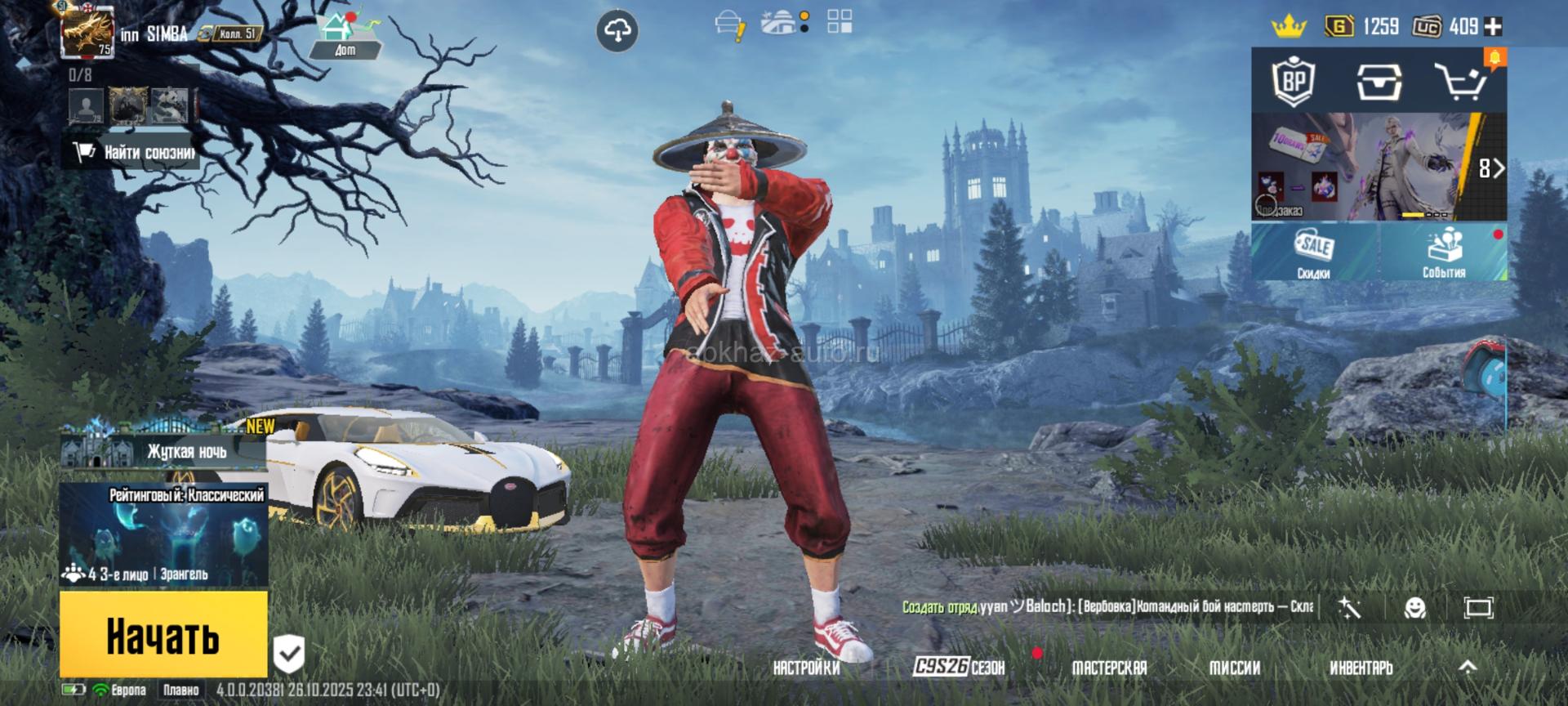
Task: Expand the bottom menu with the up arrow
Action: [x=1468, y=668]
